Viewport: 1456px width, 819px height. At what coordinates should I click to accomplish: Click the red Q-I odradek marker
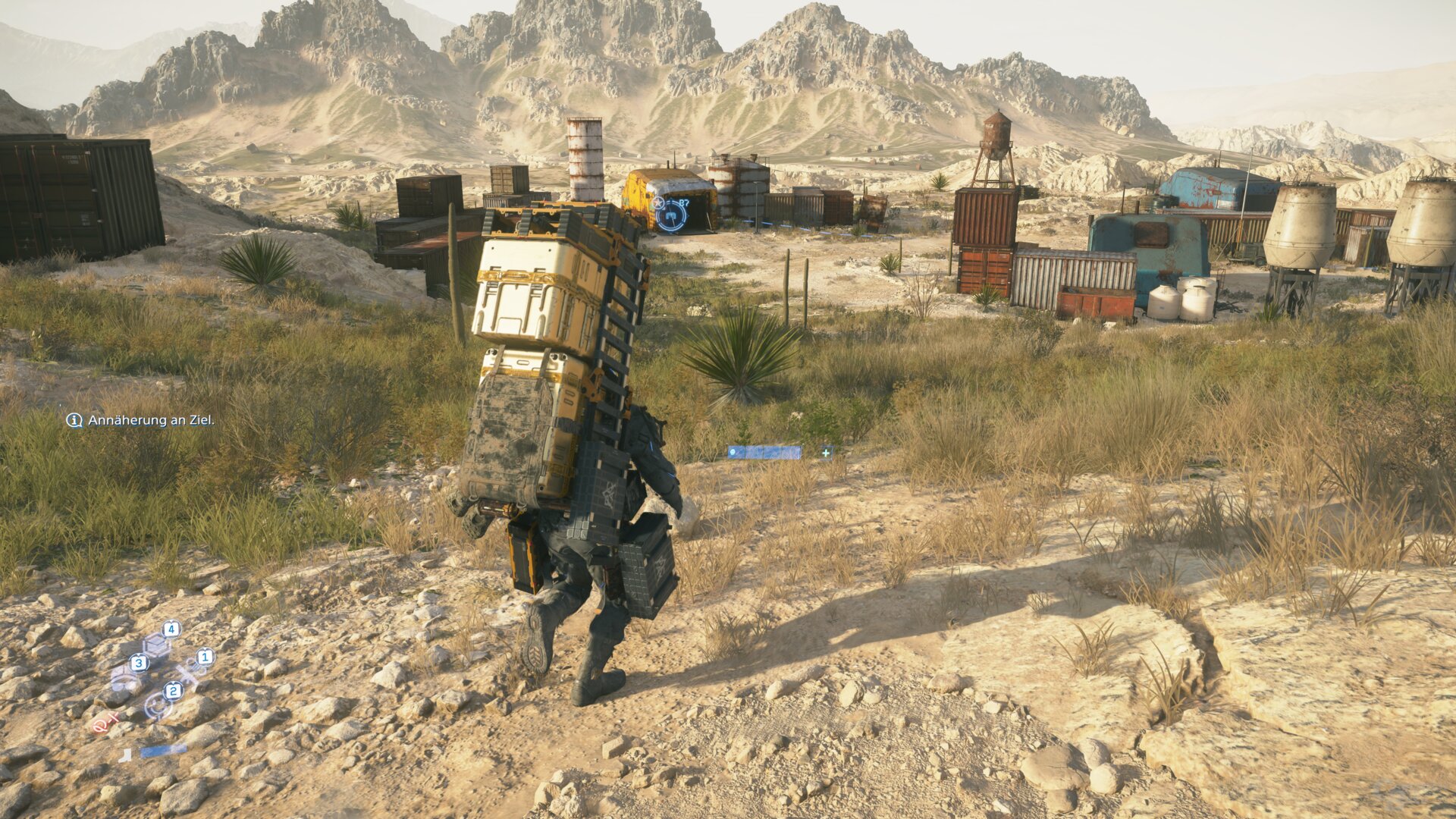(x=105, y=723)
